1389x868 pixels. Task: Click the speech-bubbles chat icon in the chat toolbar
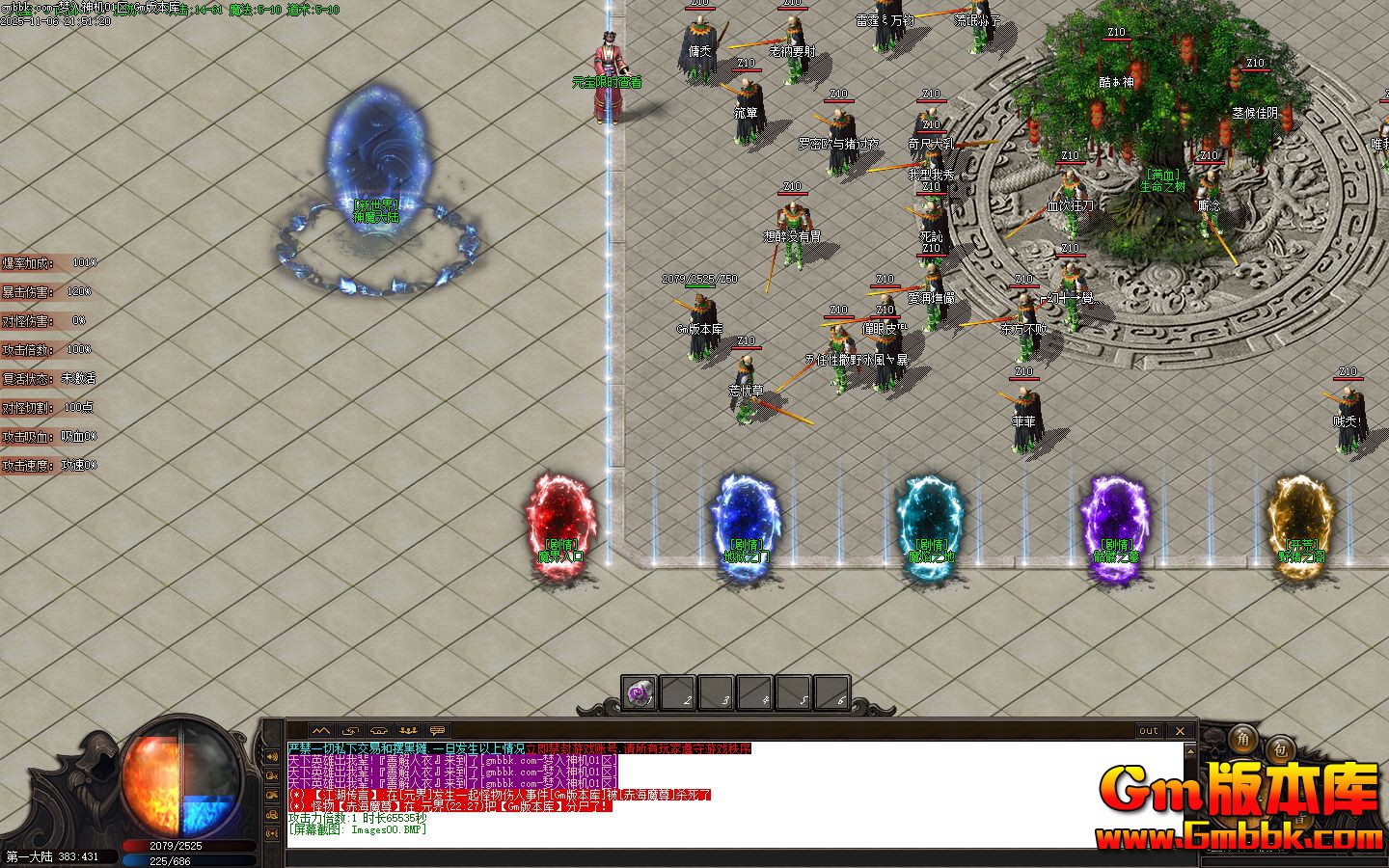436,731
